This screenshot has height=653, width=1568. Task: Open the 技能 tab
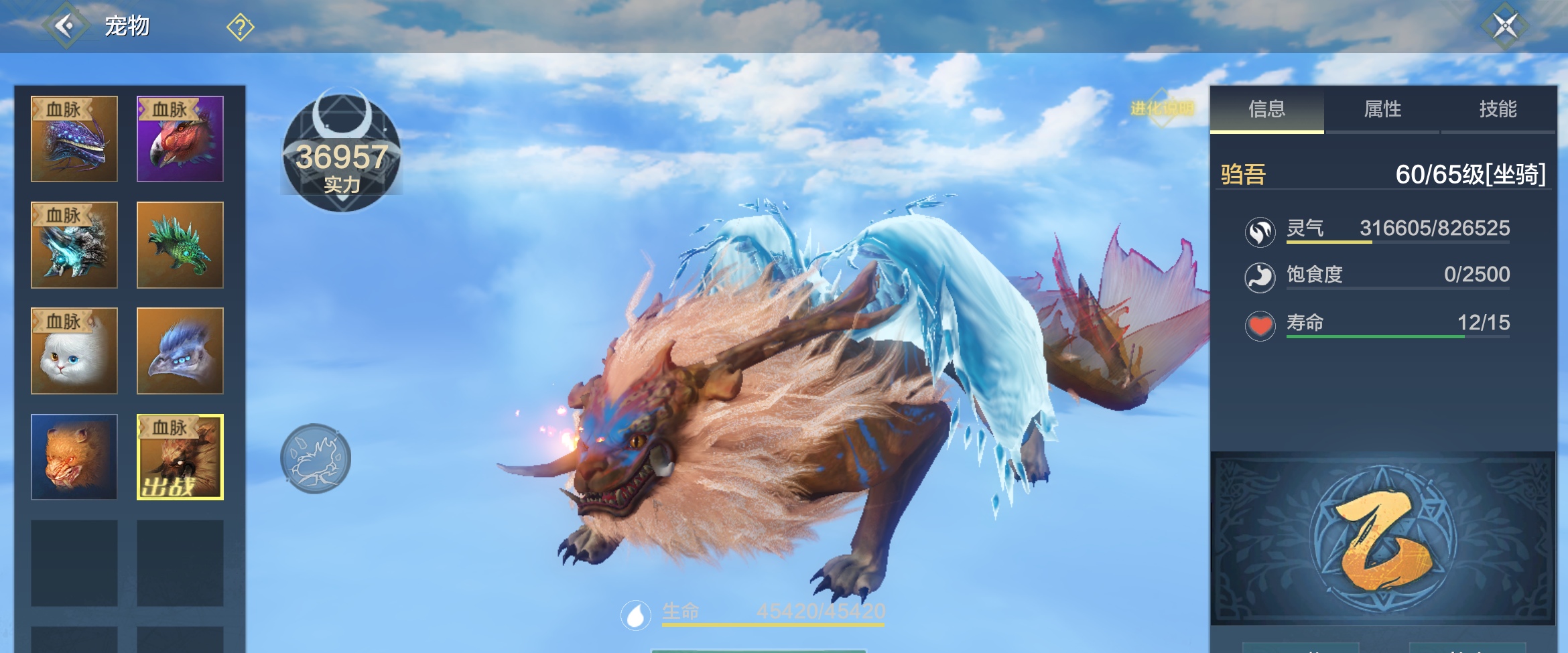[x=1498, y=109]
